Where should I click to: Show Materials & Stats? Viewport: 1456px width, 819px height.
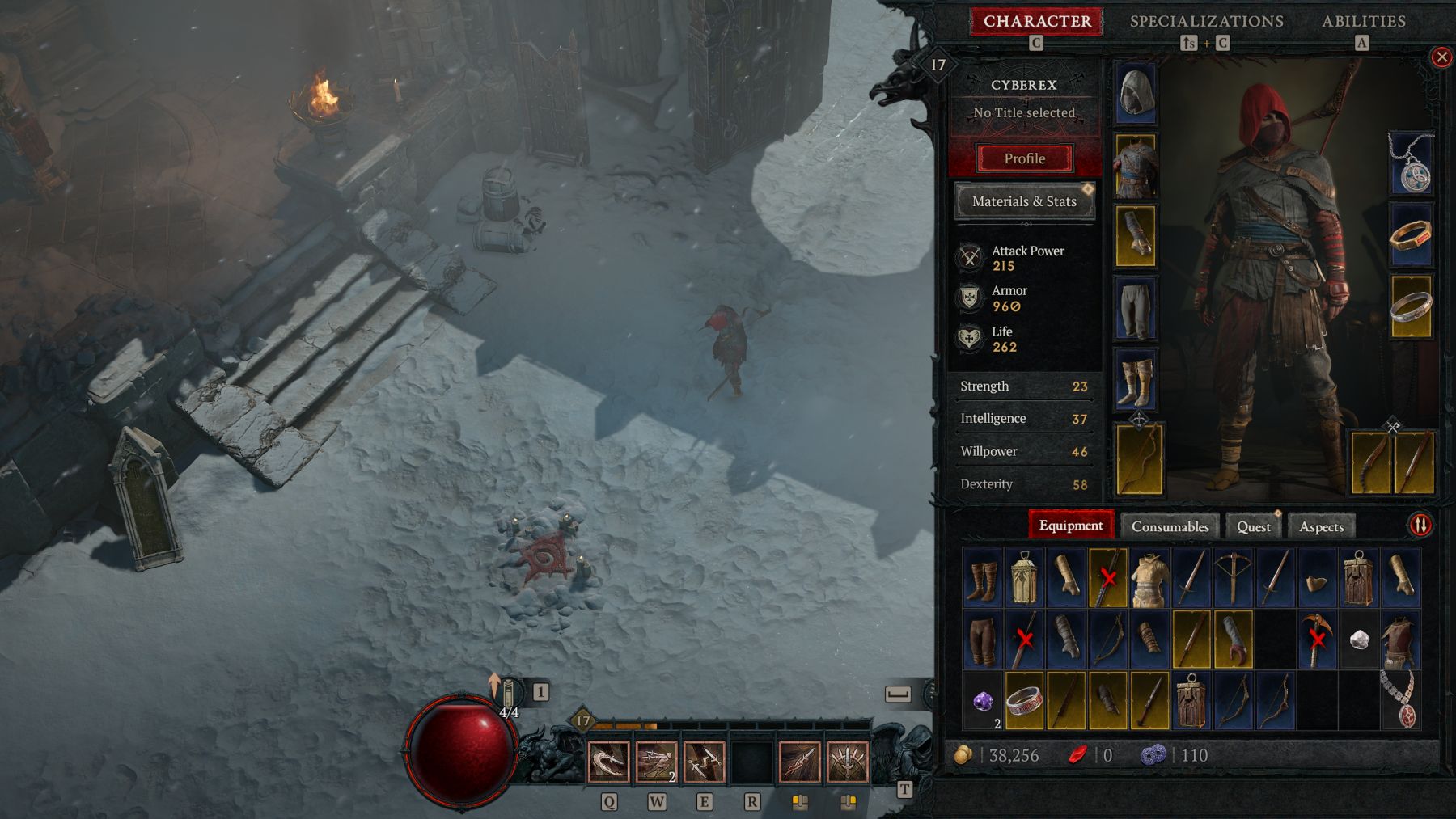(x=1024, y=201)
